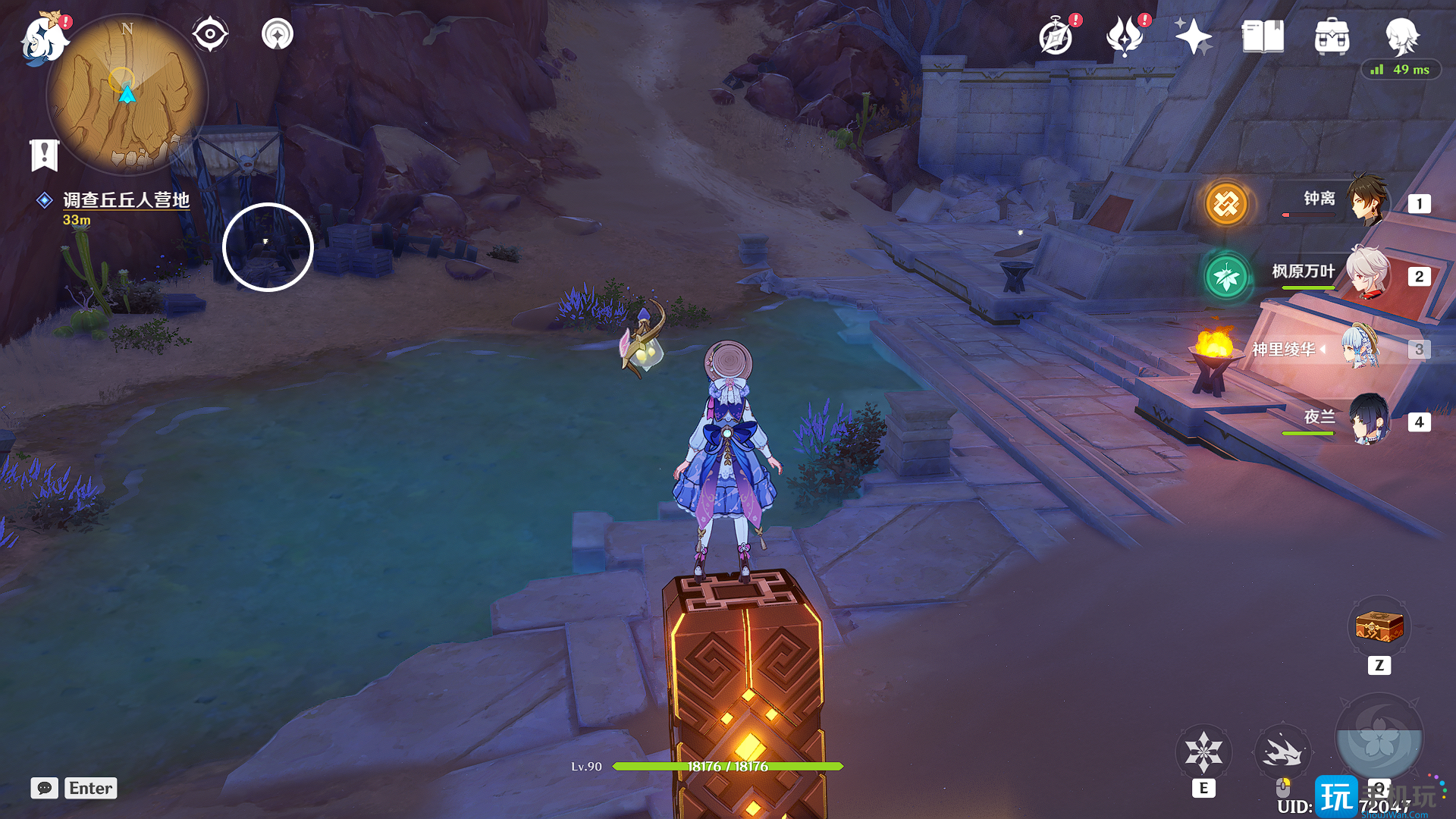
Task: Open the circular minimap
Action: [x=127, y=96]
